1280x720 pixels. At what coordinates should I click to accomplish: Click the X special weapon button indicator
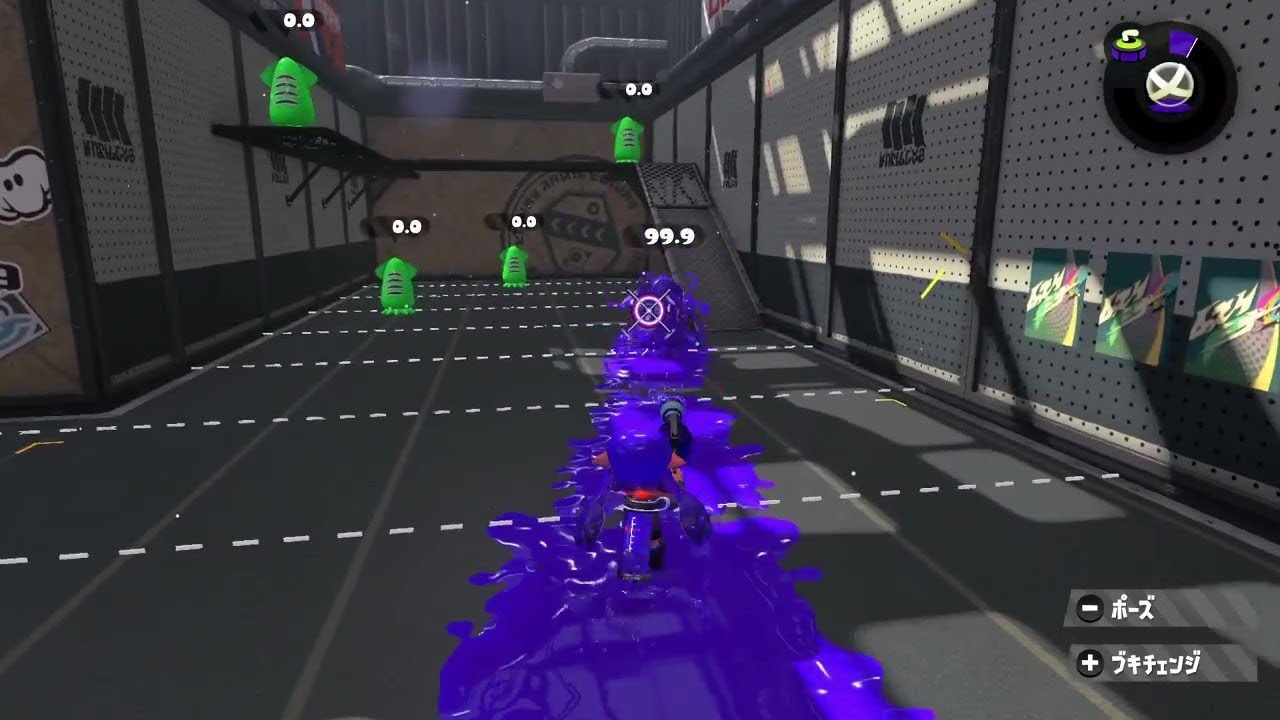pos(1170,86)
